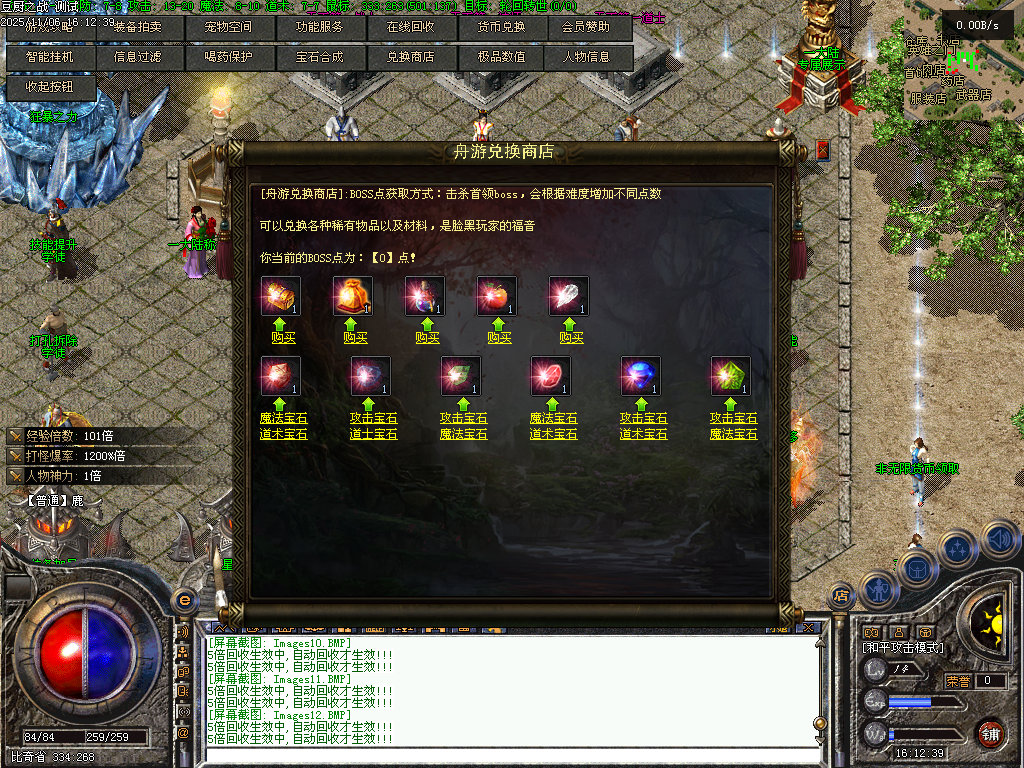Image resolution: width=1024 pixels, height=768 pixels.
Task: Select the blue gem item slot
Action: click(641, 376)
